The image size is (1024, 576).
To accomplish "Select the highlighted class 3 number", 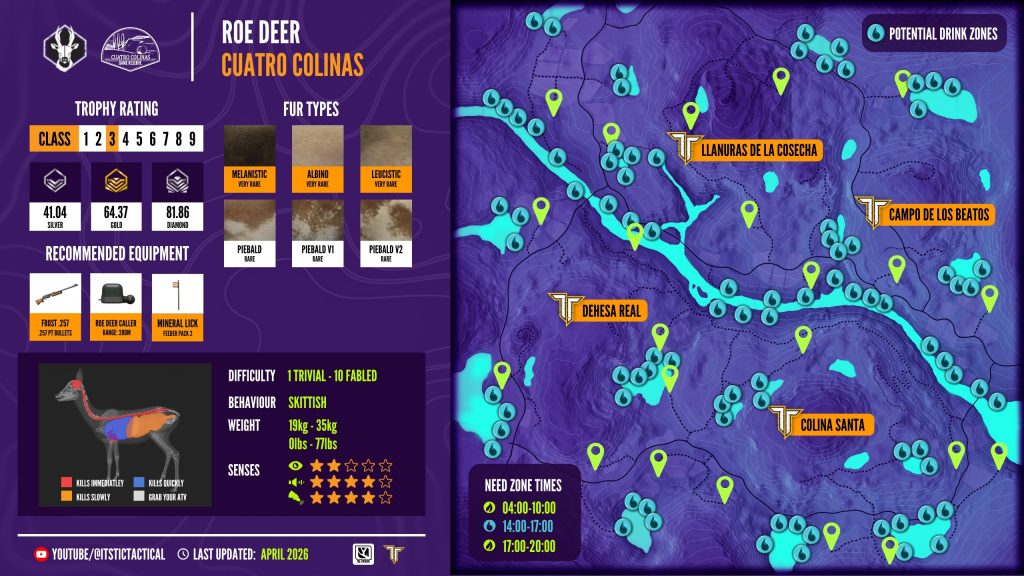I will click(x=113, y=138).
